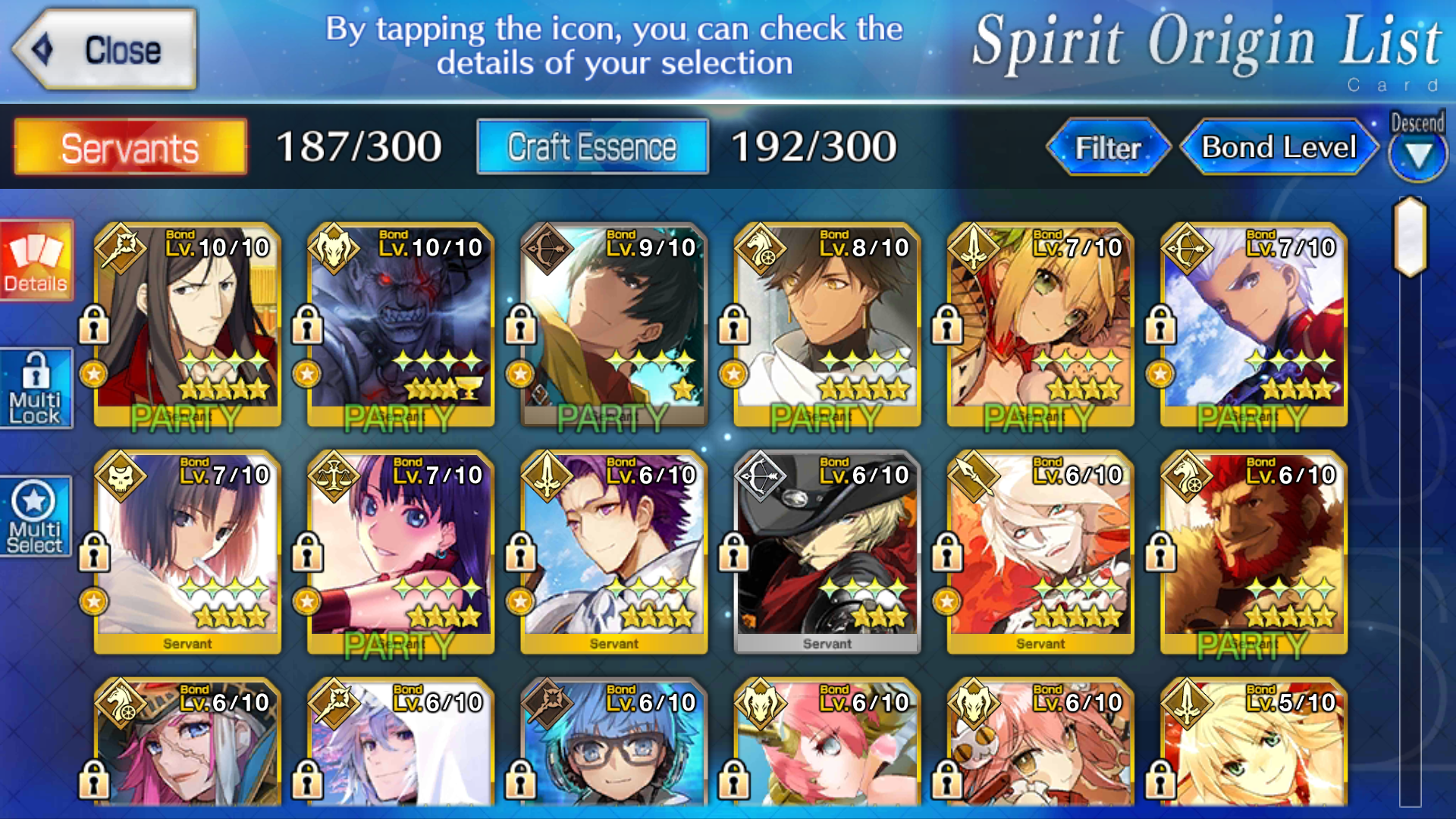Change the Bond Level sort order
The image size is (1456, 819).
coord(1279,147)
